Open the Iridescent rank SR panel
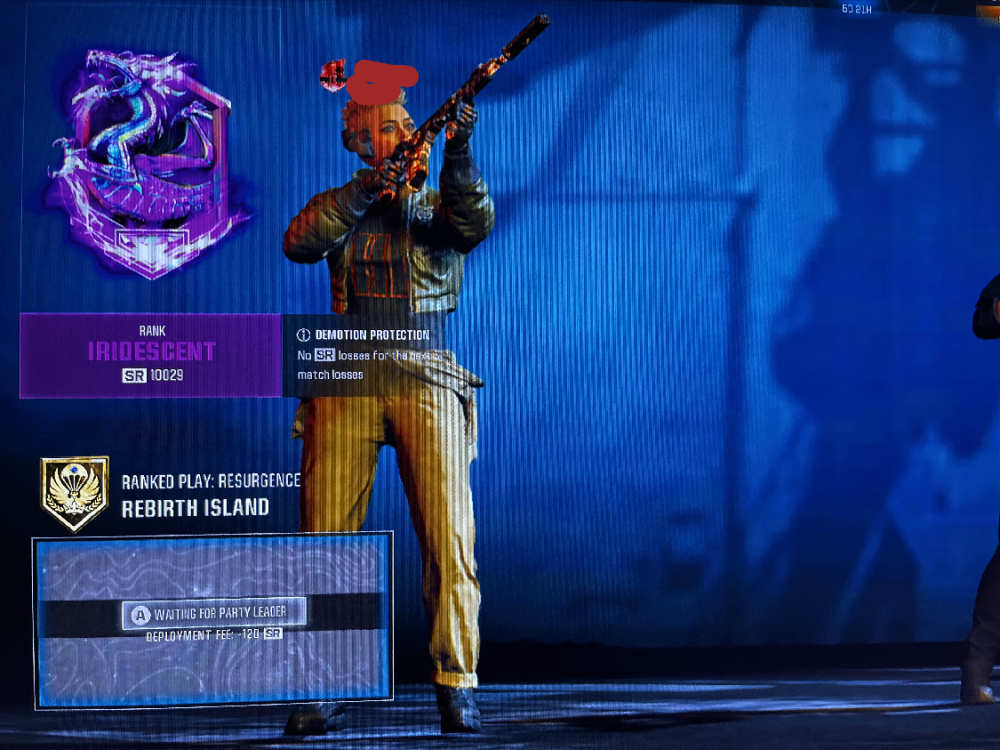 (x=150, y=356)
